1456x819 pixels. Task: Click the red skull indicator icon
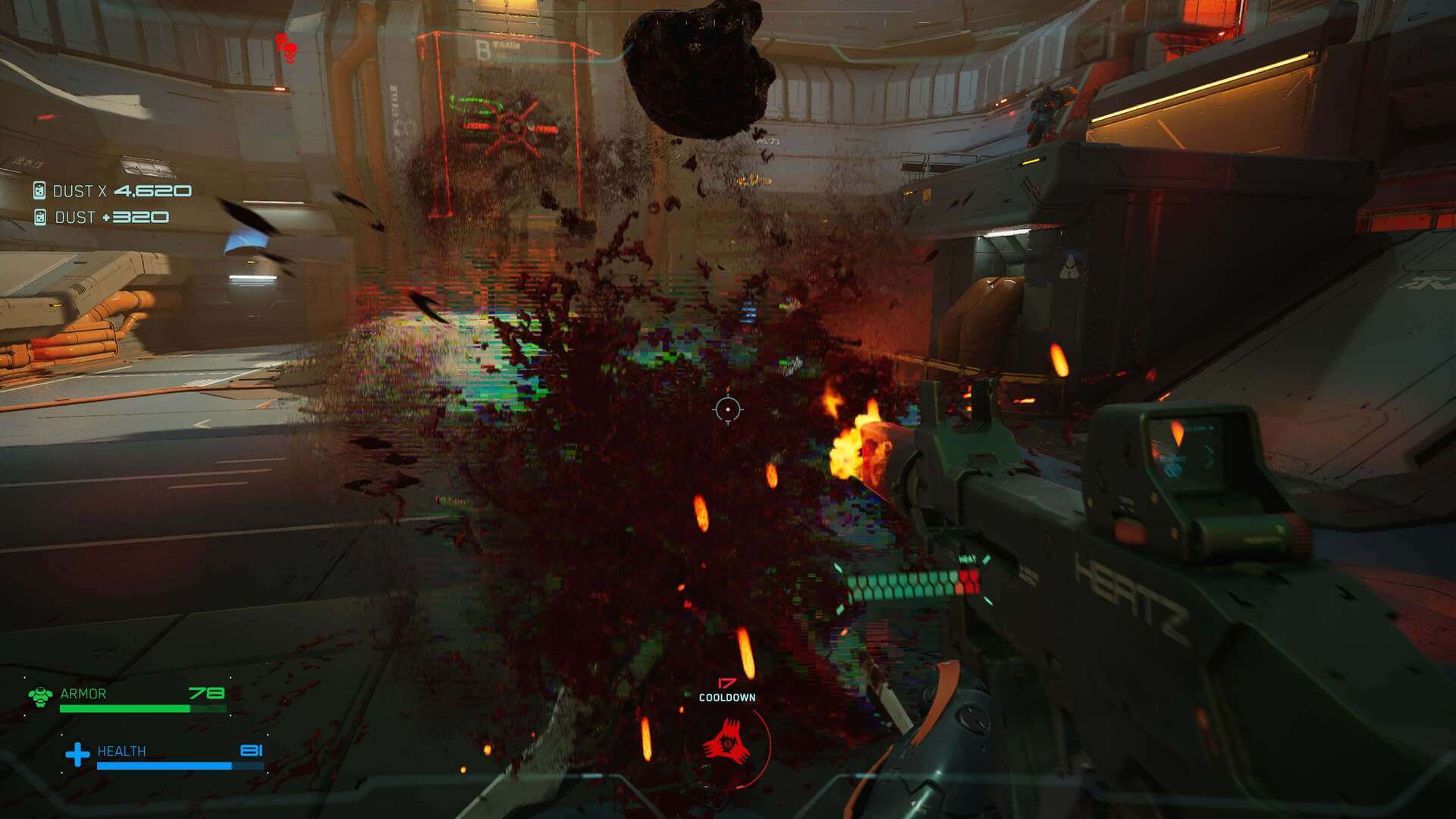pyautogui.click(x=287, y=49)
